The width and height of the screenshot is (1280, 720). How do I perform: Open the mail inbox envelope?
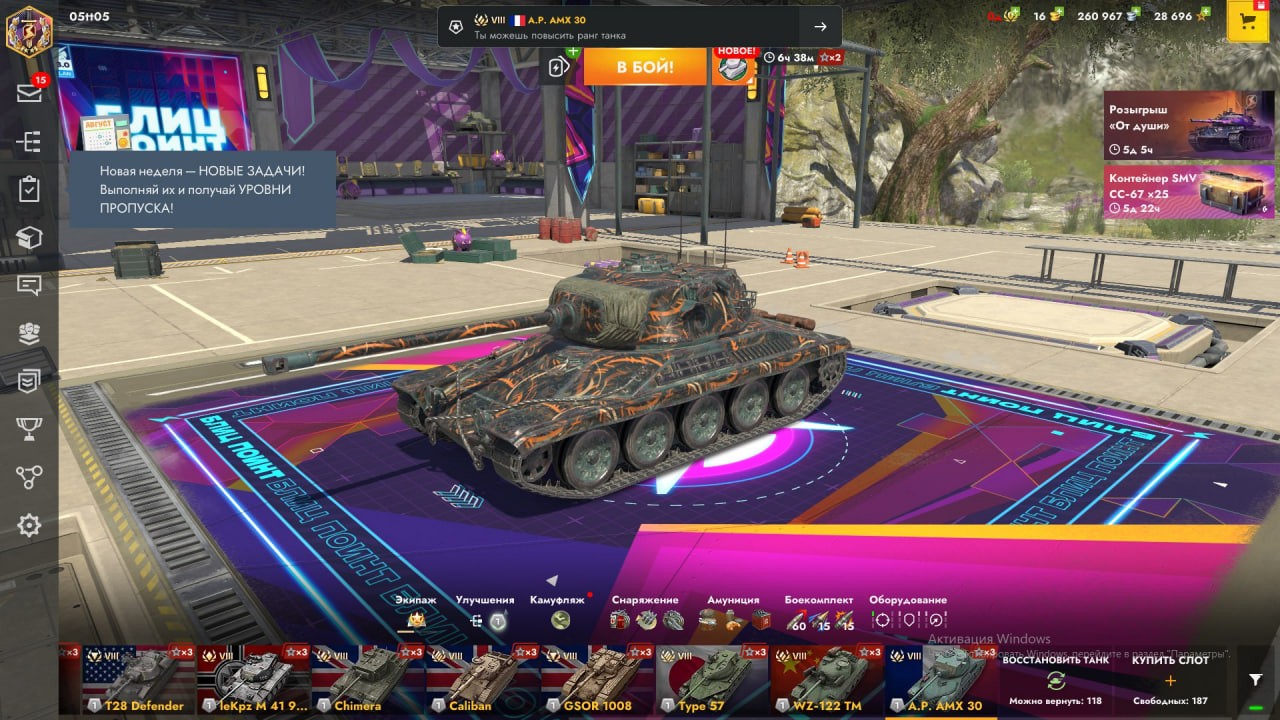point(29,93)
